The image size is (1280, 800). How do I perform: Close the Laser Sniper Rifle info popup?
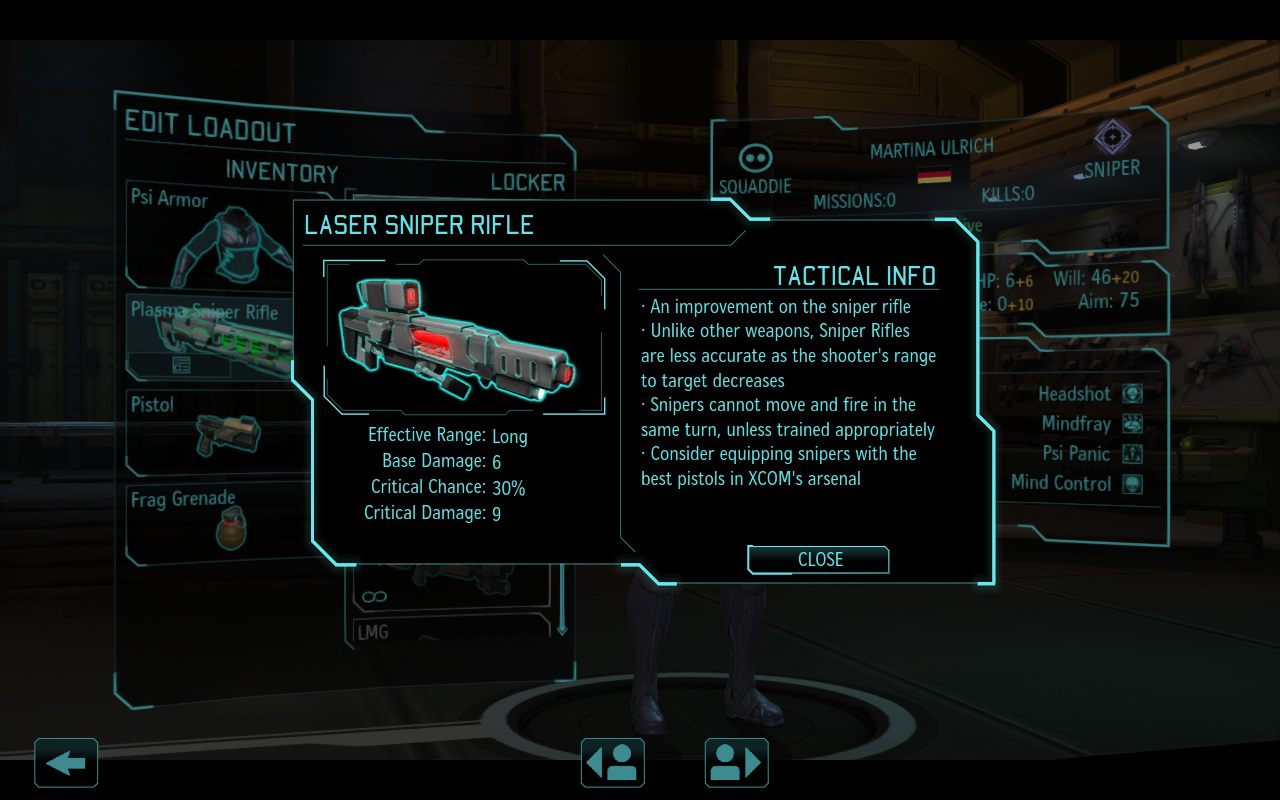818,560
